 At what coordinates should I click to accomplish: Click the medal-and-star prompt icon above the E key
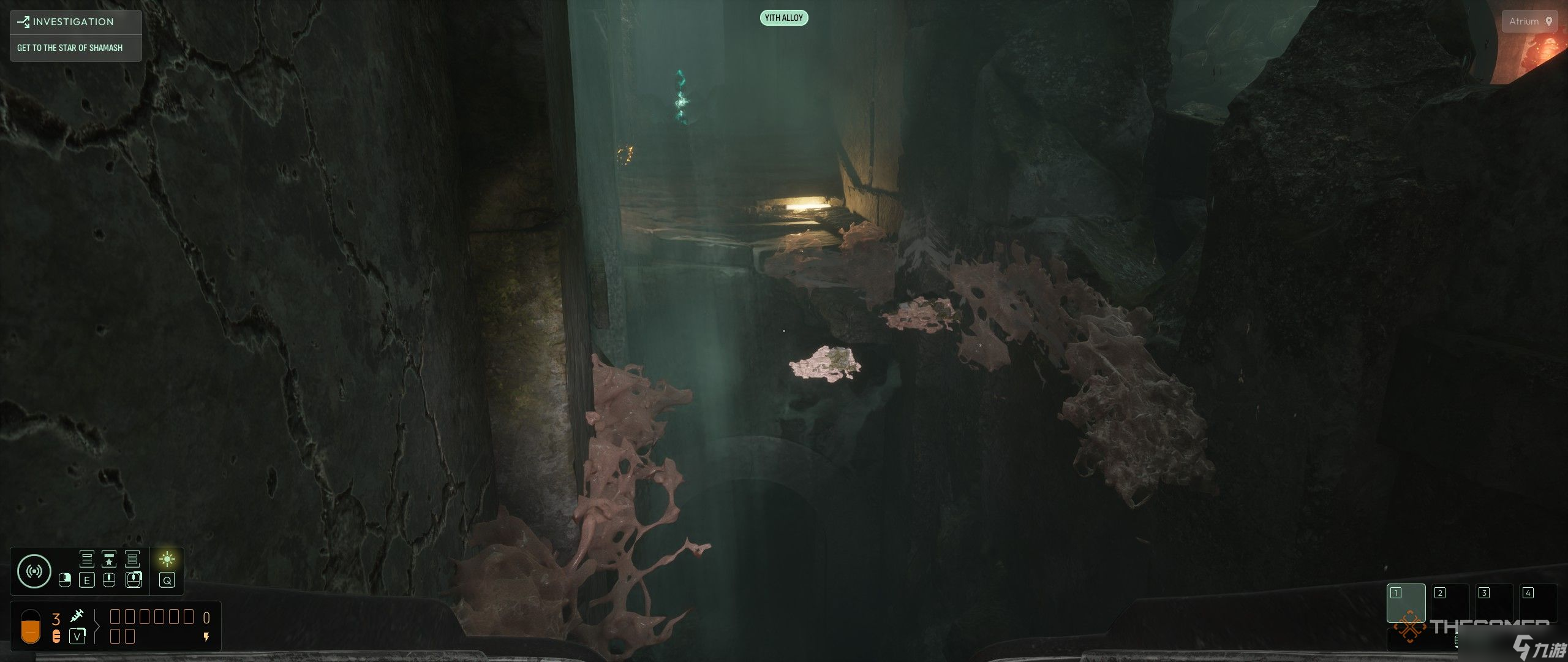point(109,558)
